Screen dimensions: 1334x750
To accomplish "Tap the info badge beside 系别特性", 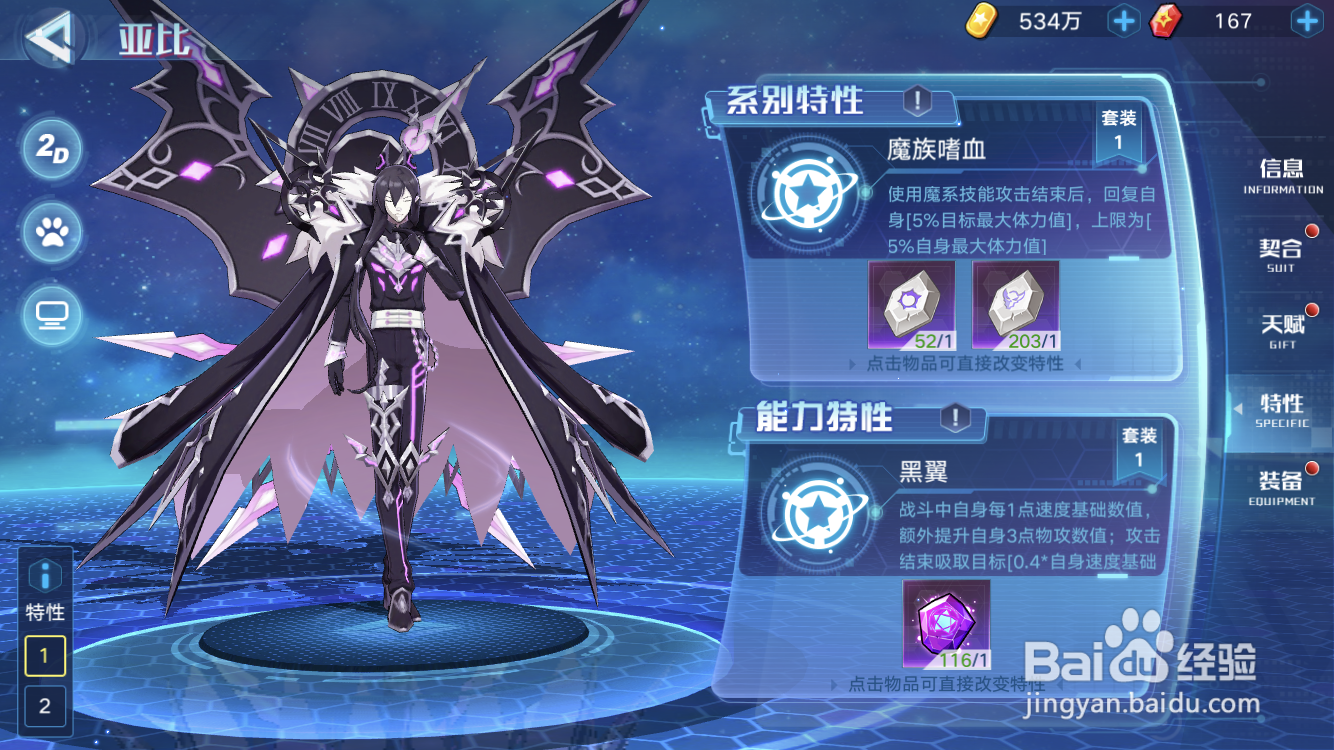I will [917, 100].
